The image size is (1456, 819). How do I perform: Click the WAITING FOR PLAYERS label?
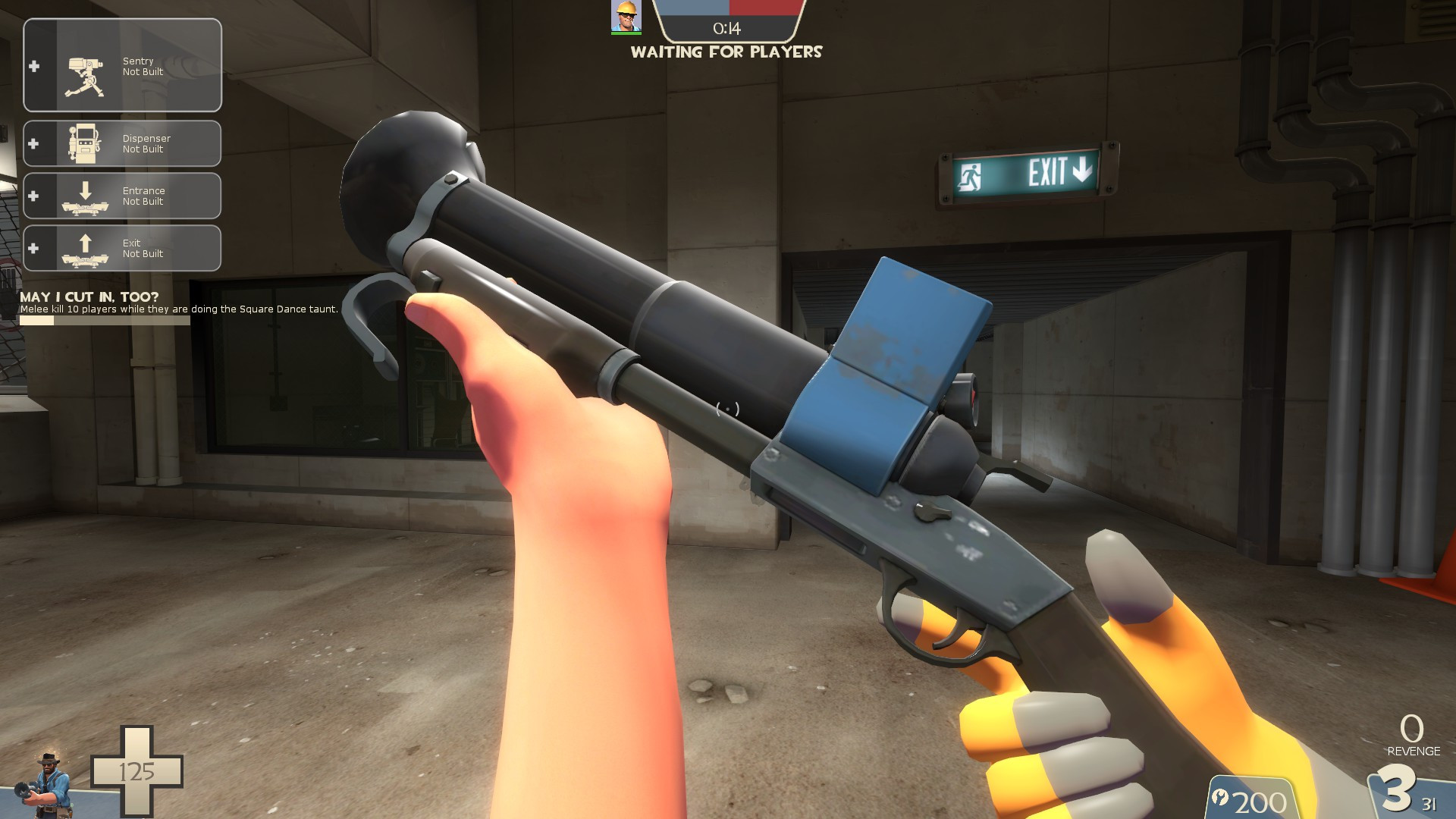pyautogui.click(x=727, y=52)
